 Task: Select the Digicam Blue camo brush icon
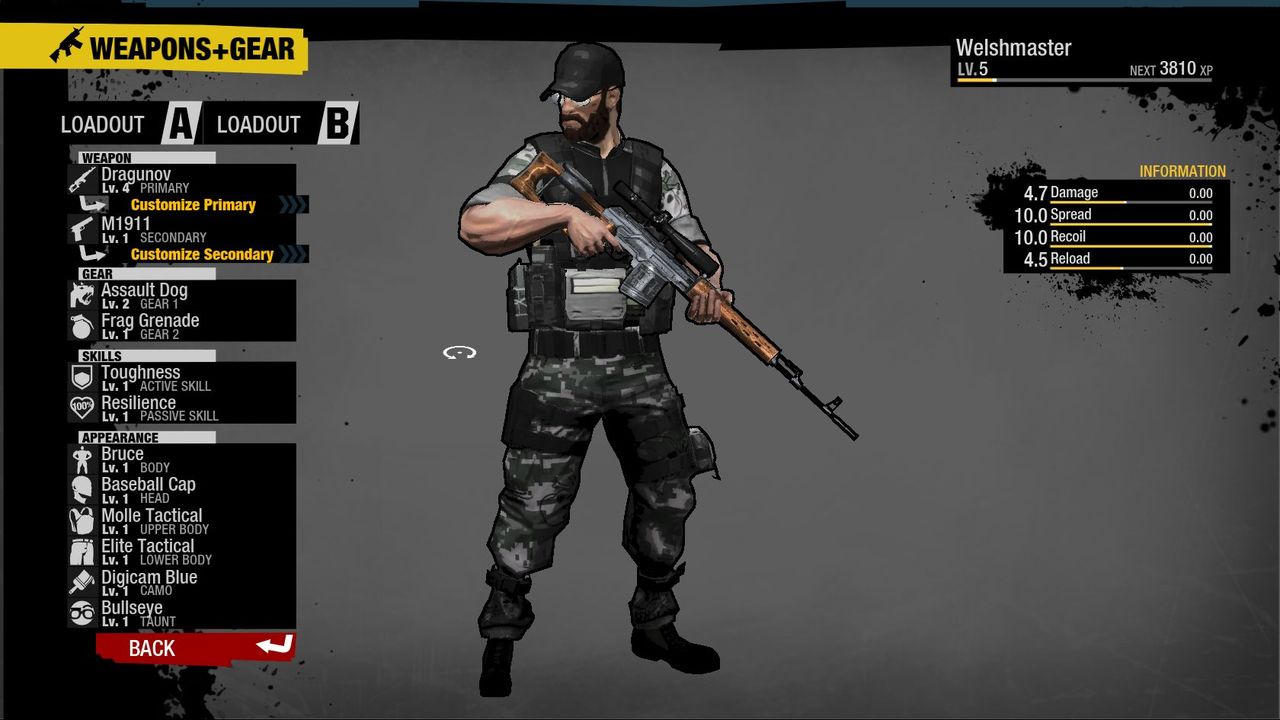(x=82, y=579)
